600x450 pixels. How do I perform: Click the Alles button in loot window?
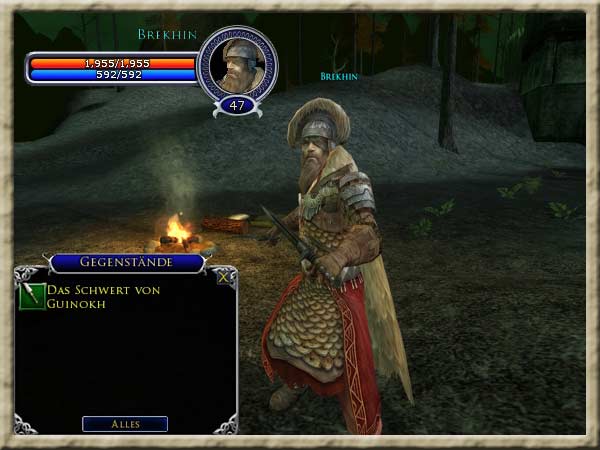point(124,423)
